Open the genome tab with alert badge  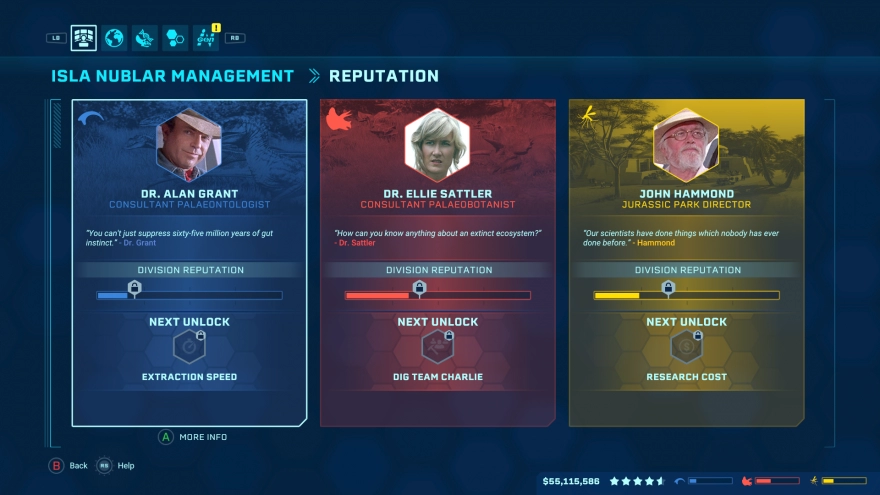coord(206,38)
